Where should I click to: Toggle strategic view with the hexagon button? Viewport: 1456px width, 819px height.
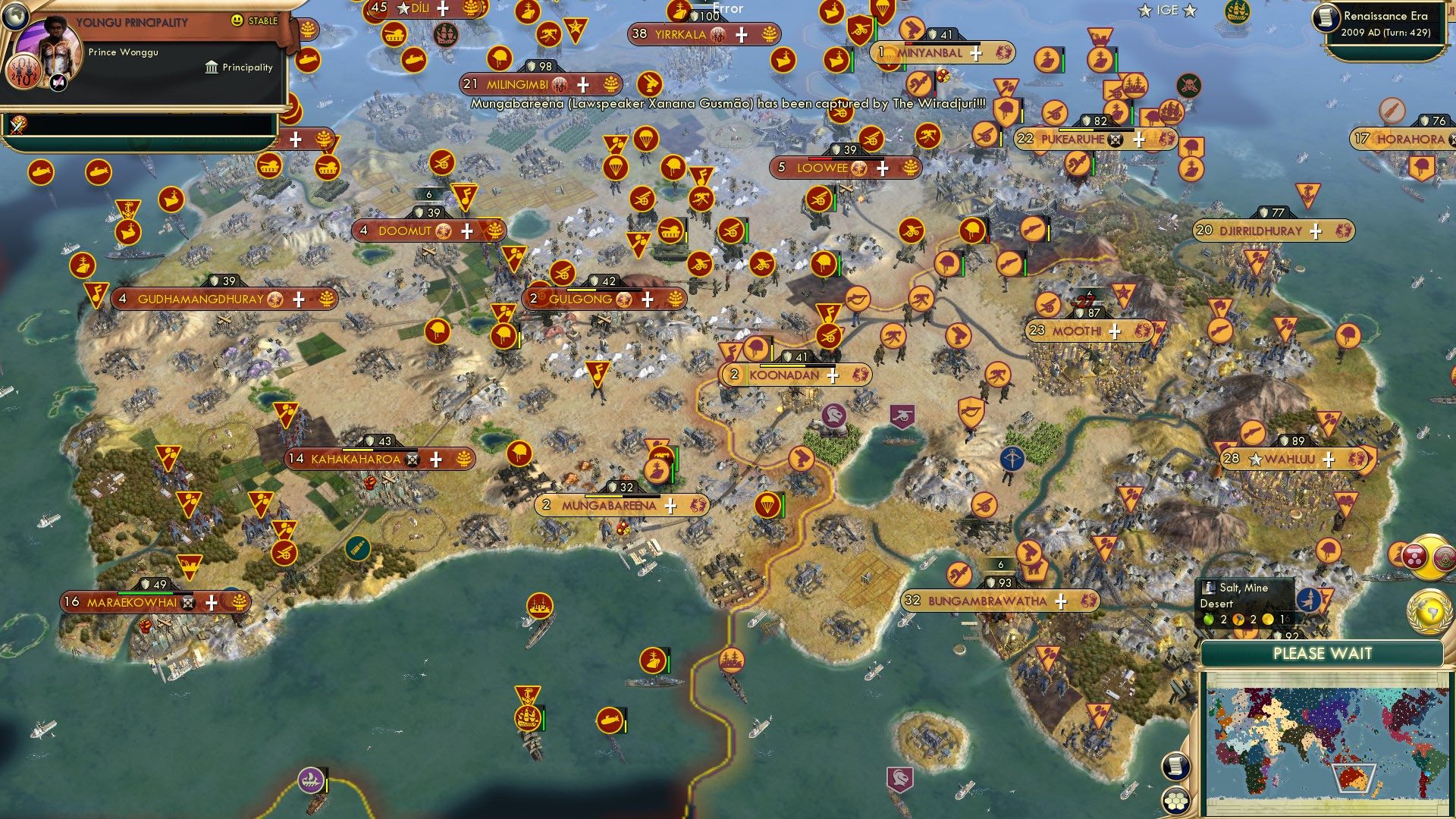[x=1176, y=801]
